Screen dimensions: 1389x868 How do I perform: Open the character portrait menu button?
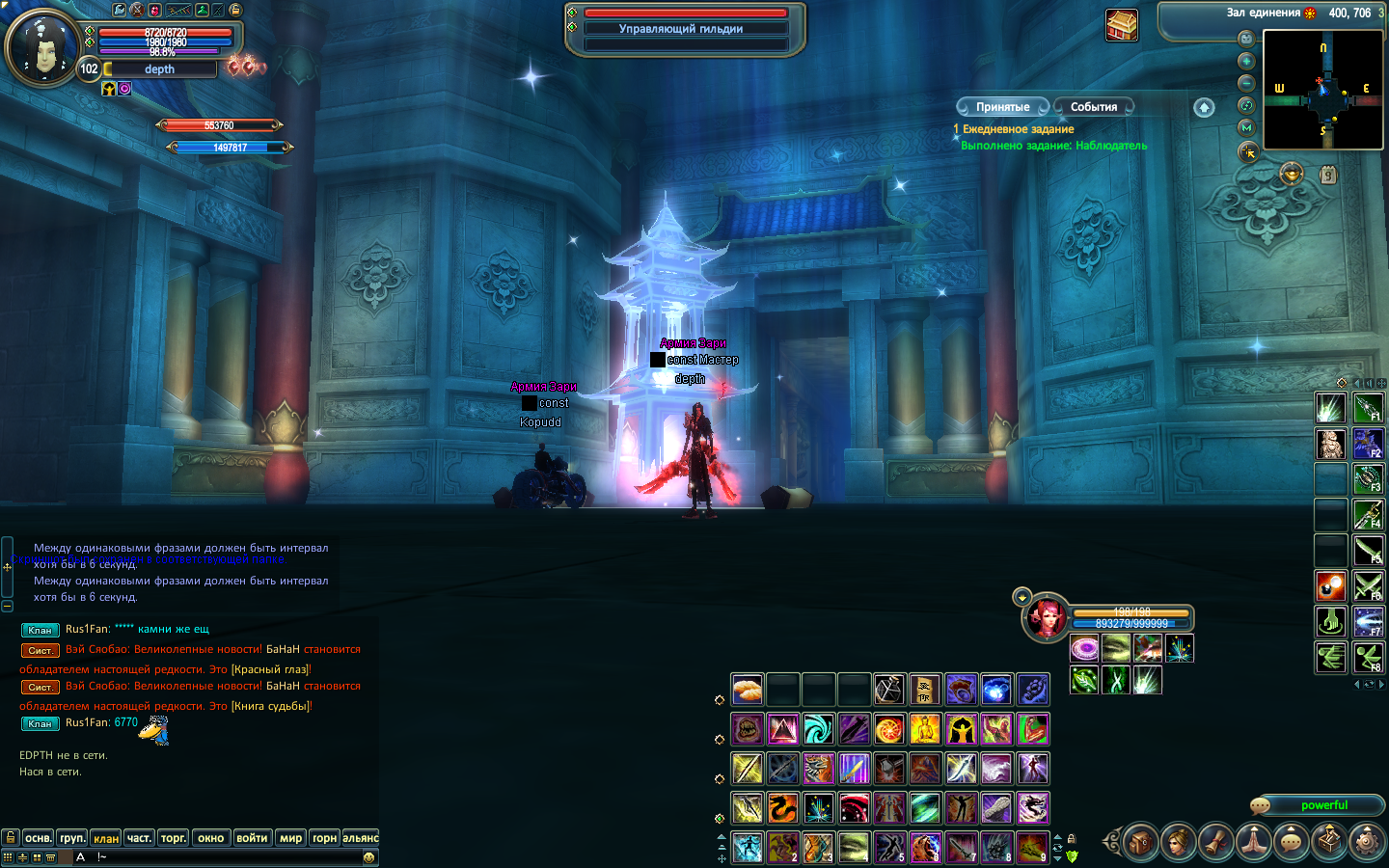[x=1178, y=842]
